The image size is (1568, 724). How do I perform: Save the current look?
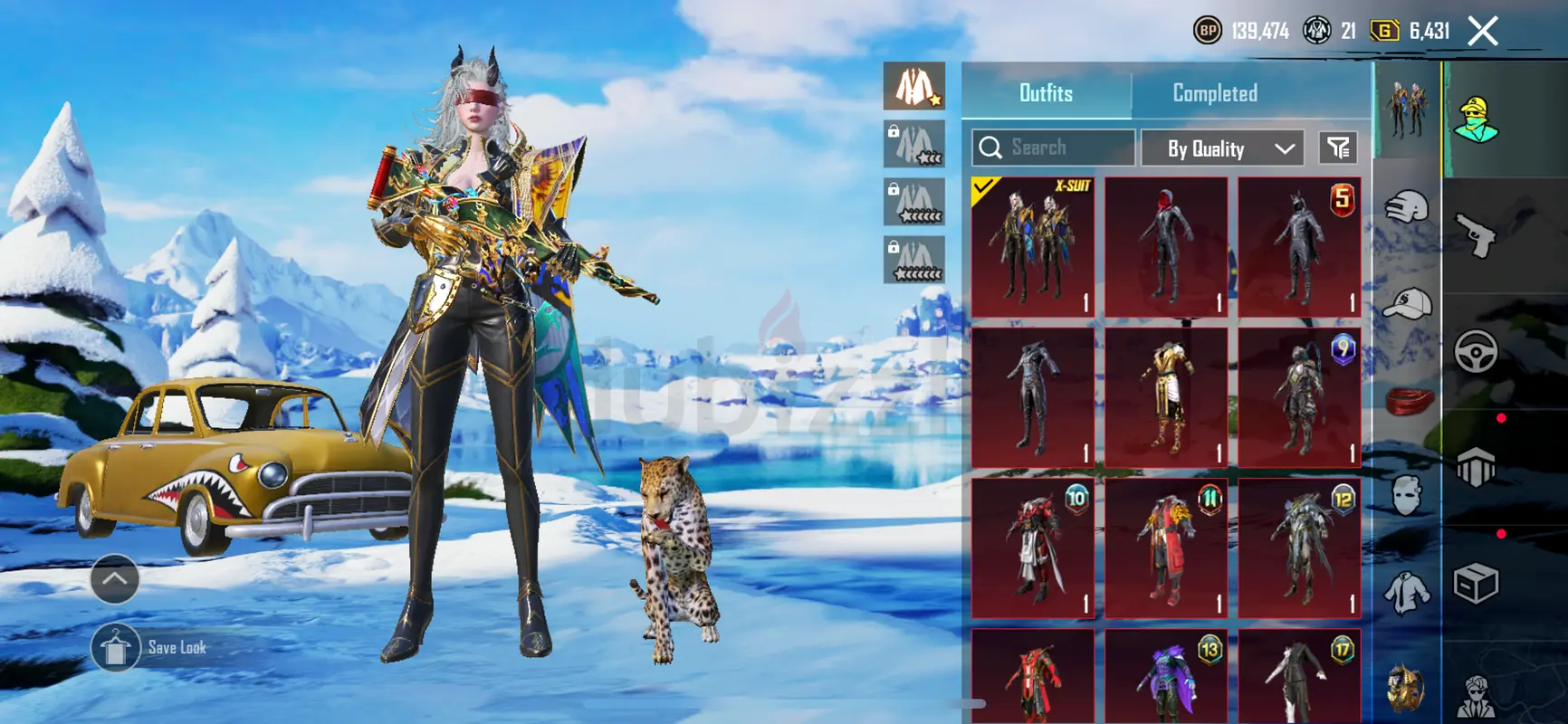115,648
